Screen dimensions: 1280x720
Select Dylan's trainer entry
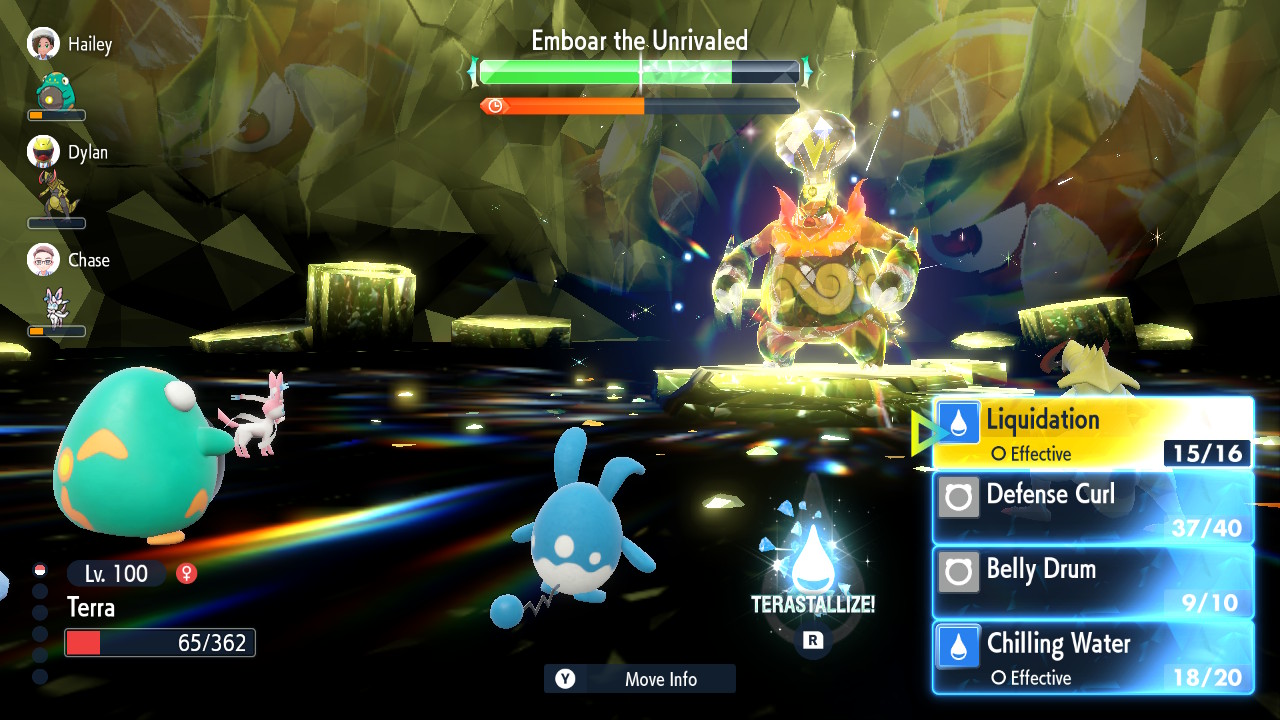click(x=68, y=153)
